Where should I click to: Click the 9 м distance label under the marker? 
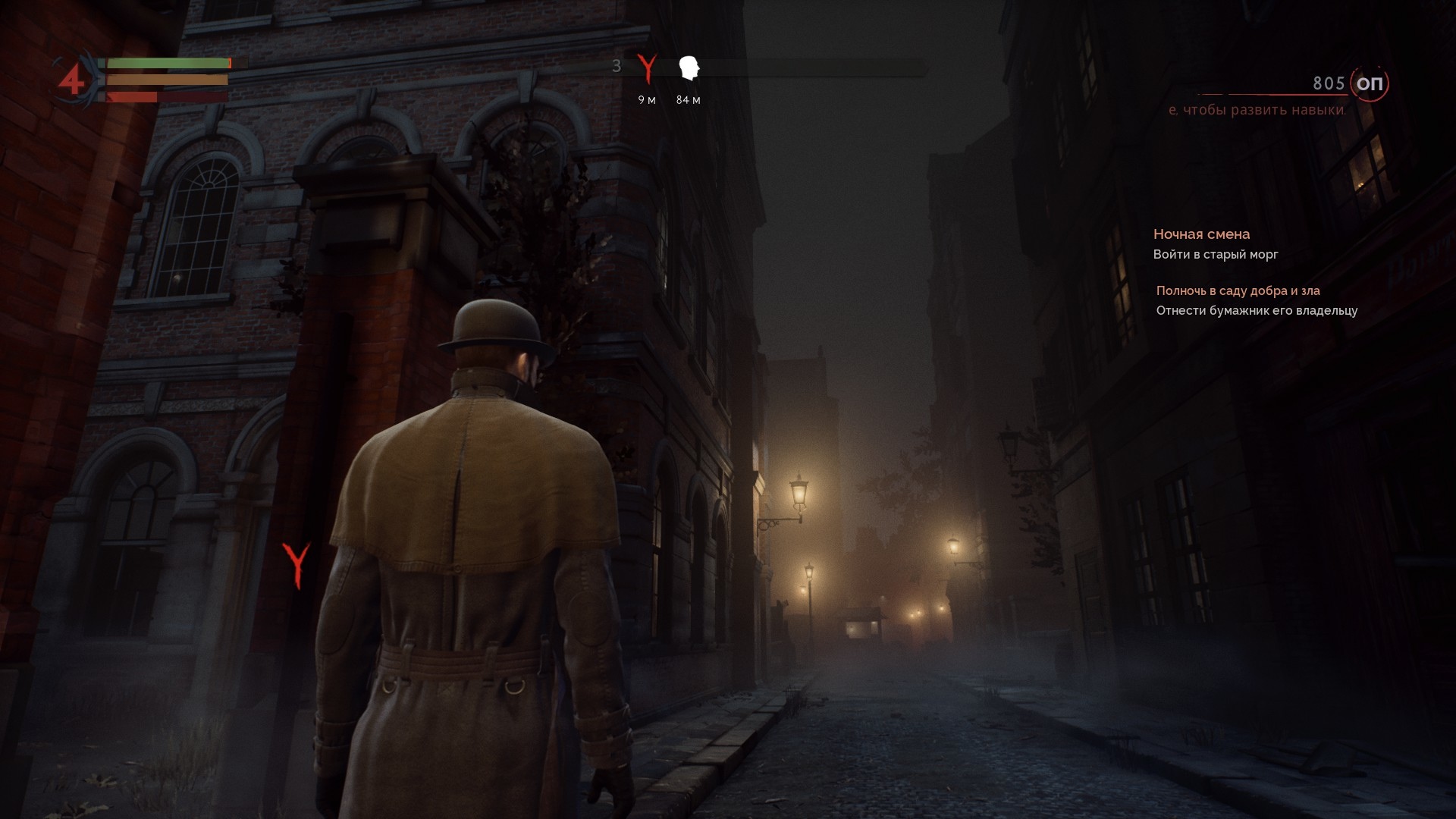(x=646, y=99)
